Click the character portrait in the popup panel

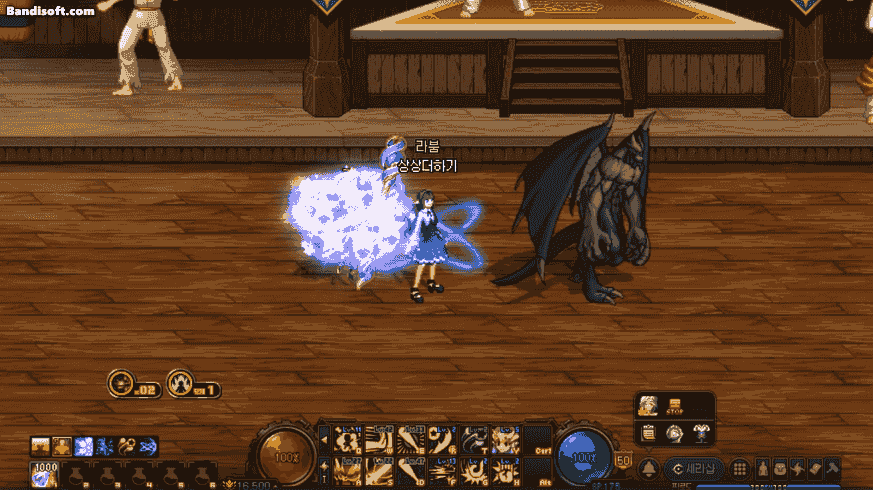[x=648, y=406]
